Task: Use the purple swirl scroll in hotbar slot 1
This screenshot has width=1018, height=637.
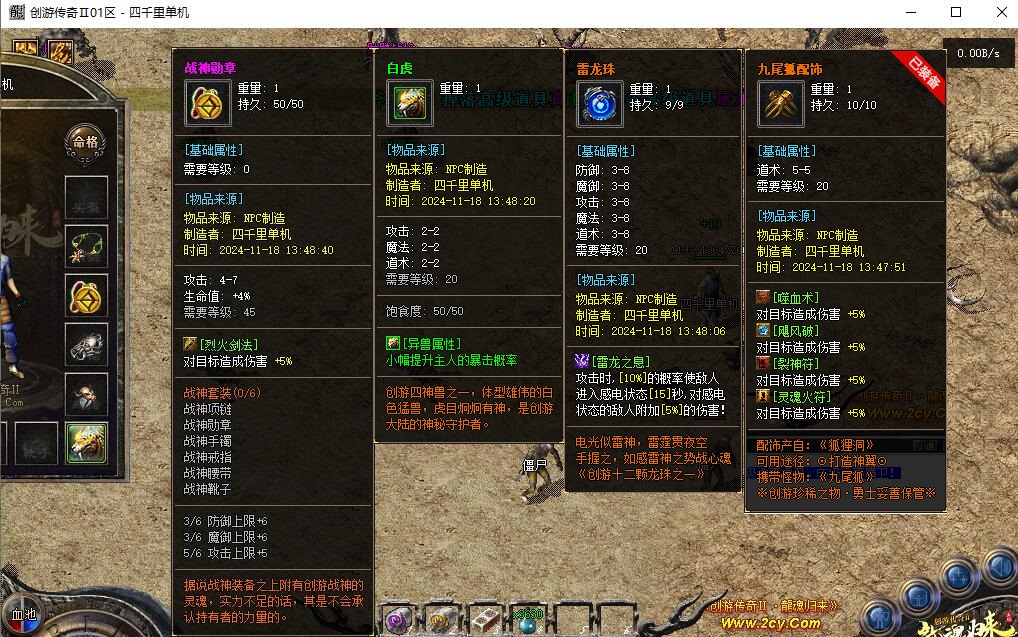Action: (397, 620)
